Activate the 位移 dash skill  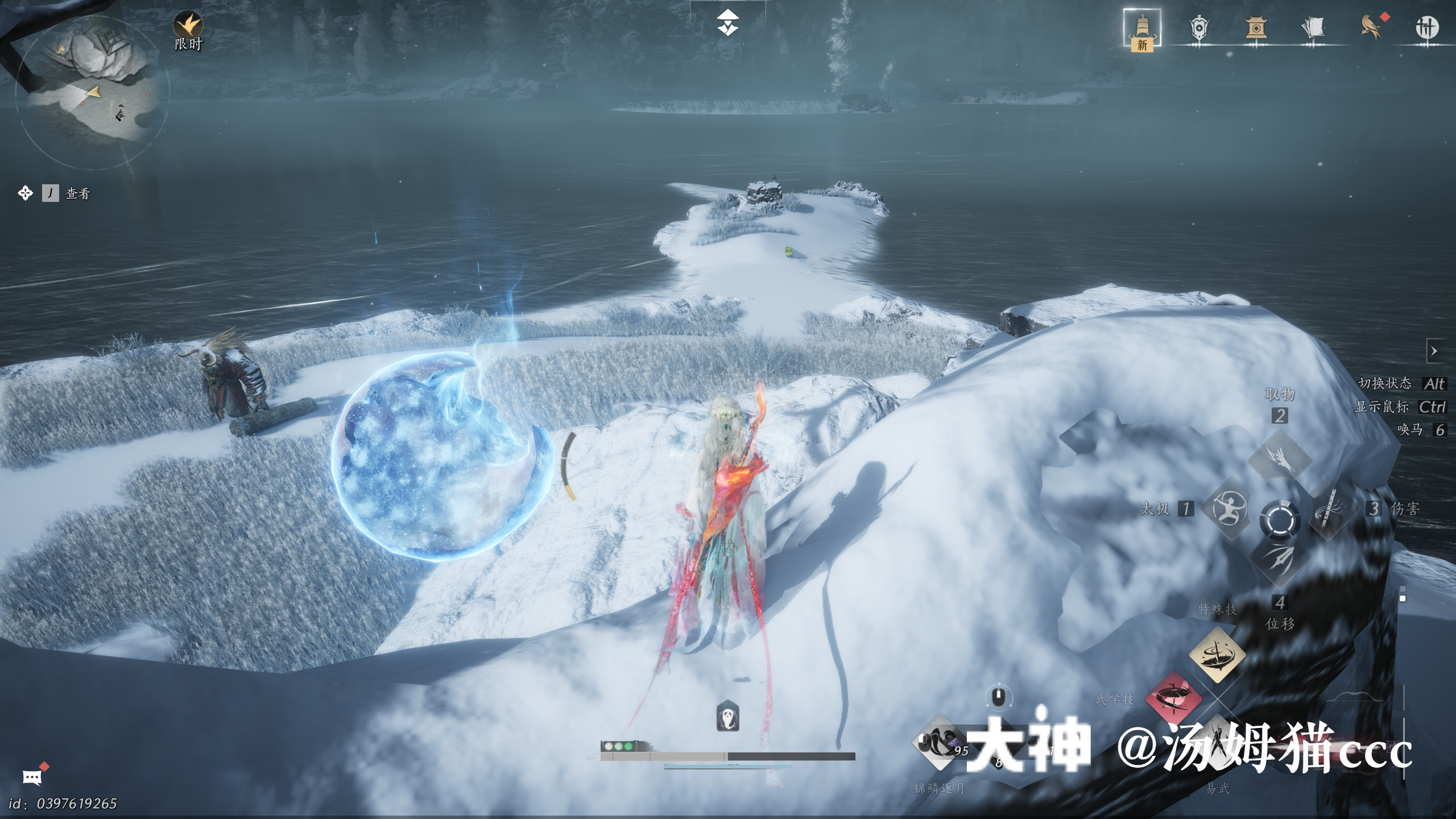[1280, 559]
